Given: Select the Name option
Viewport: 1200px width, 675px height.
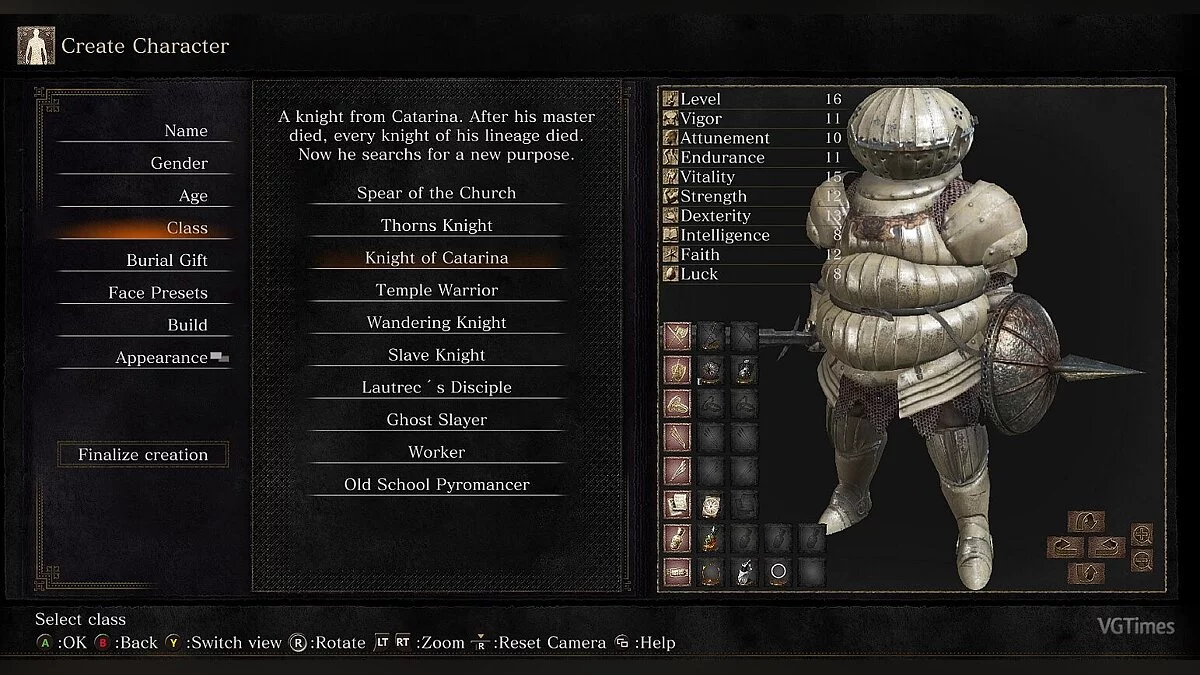Looking at the screenshot, I should pyautogui.click(x=185, y=131).
